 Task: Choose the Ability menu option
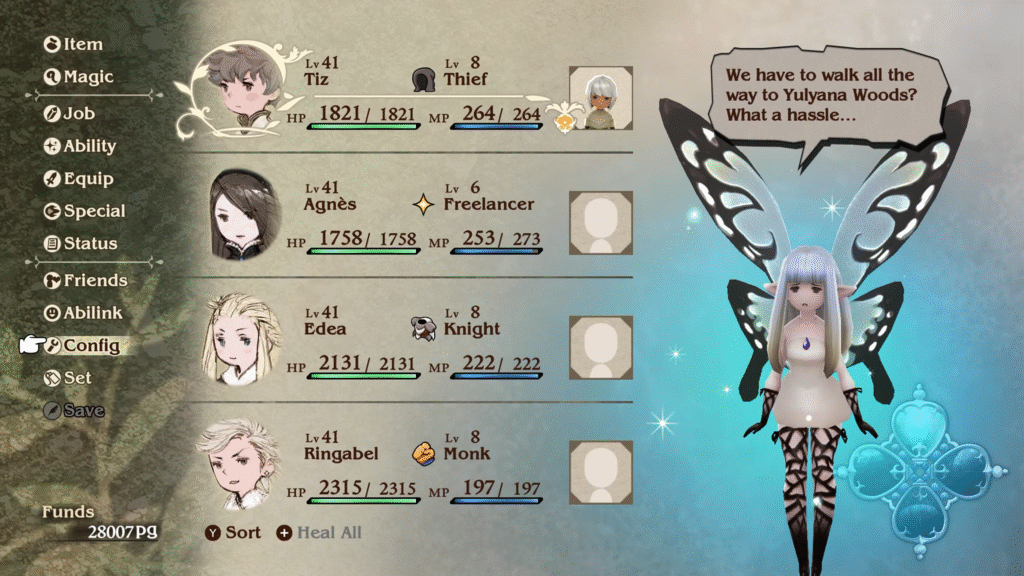click(x=80, y=146)
